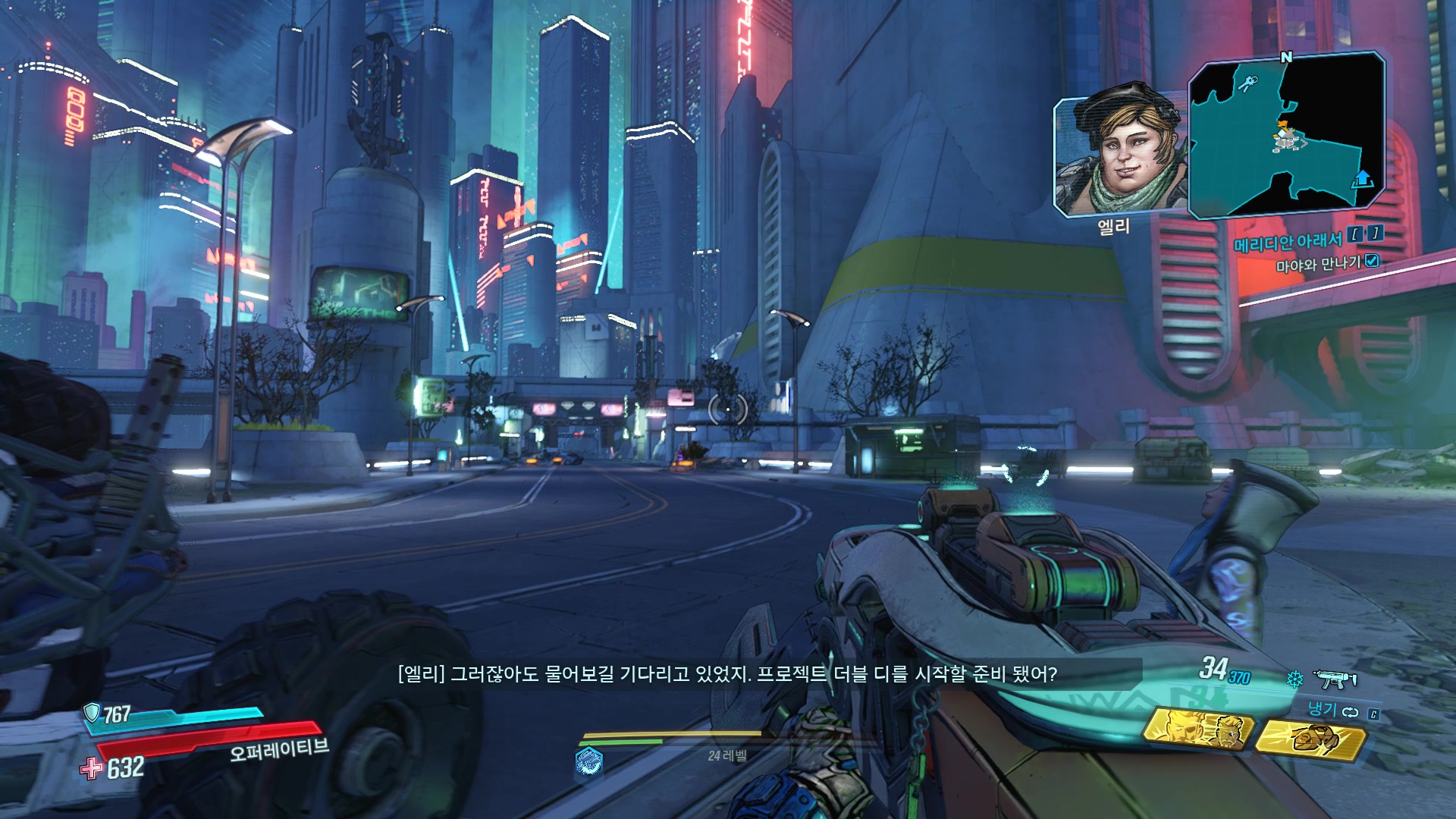This screenshot has width=1456, height=819.
Task: Click the shield icon beside 767
Action: click(92, 713)
